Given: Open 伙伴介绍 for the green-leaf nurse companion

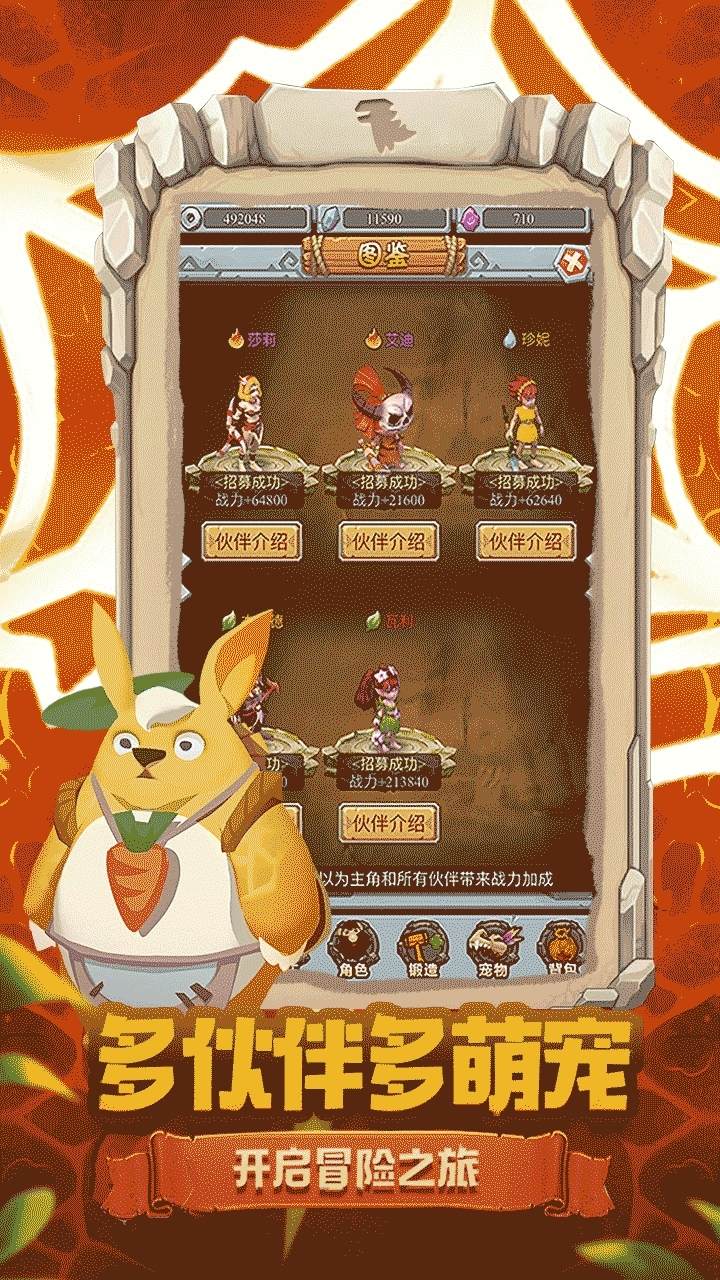Looking at the screenshot, I should pyautogui.click(x=389, y=823).
